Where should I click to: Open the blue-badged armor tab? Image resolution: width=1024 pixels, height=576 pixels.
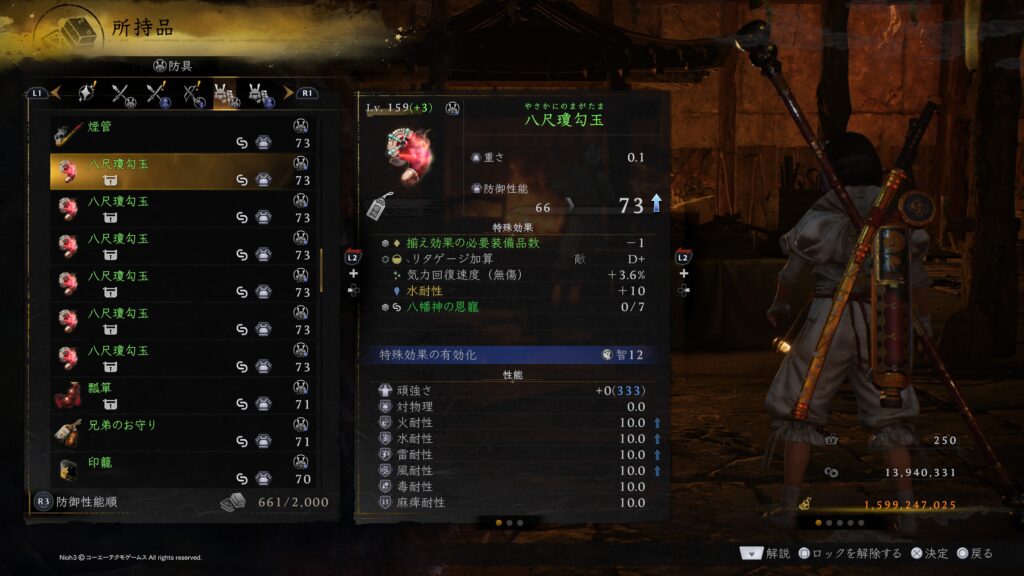pos(260,94)
